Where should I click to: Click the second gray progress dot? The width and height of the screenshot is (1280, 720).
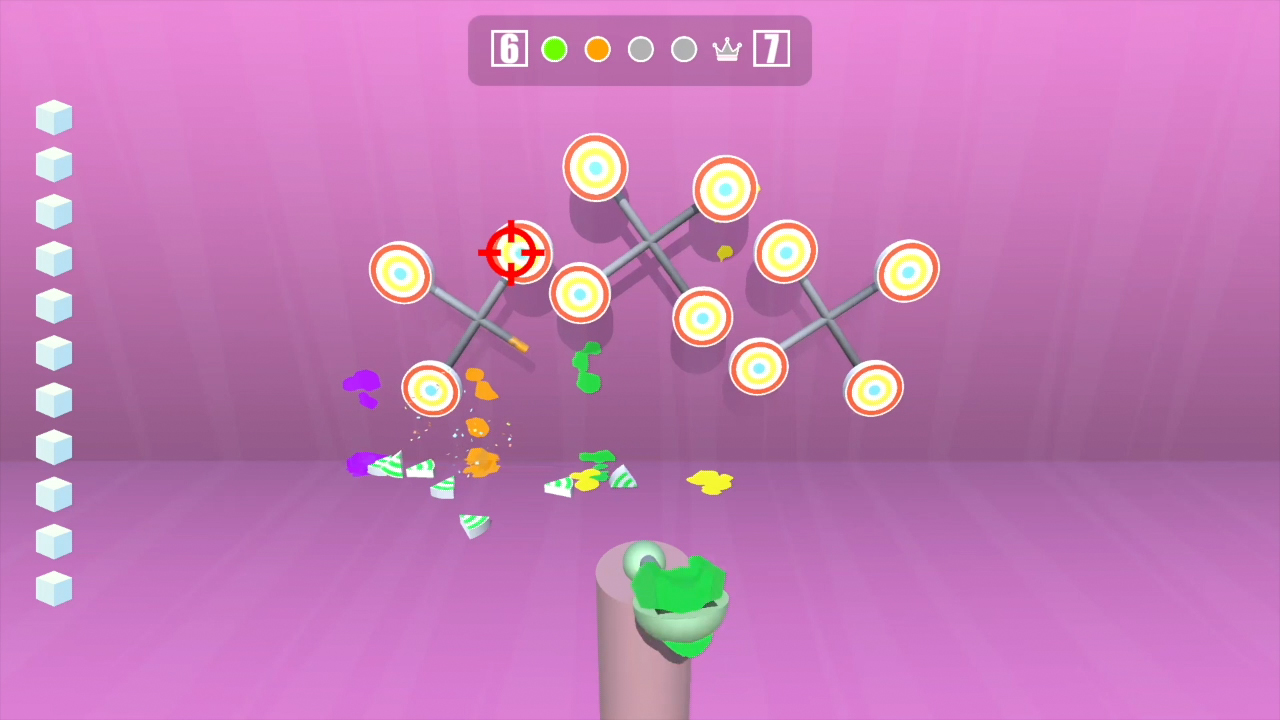pos(684,48)
